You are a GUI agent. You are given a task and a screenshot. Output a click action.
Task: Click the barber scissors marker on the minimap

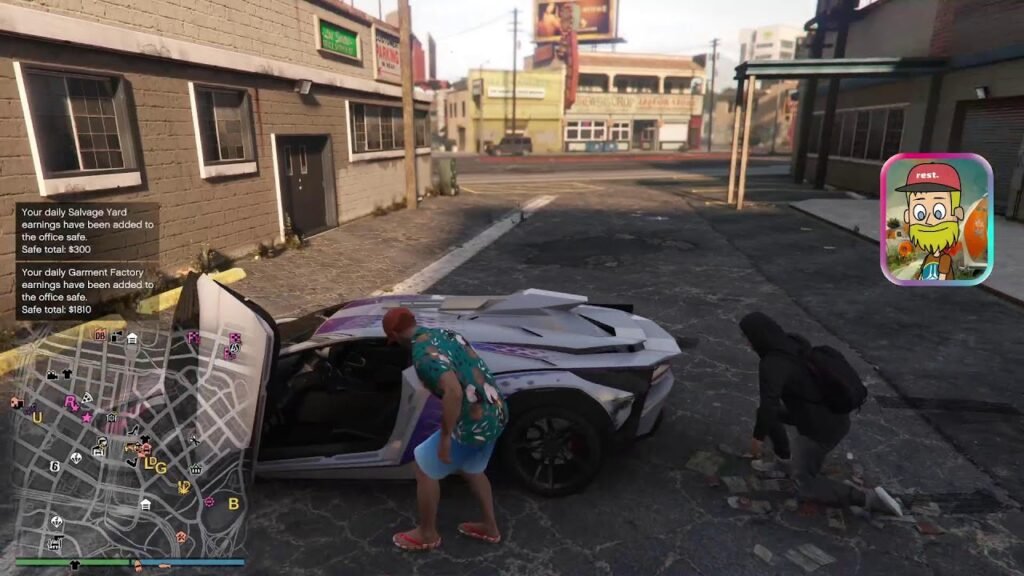tap(193, 439)
